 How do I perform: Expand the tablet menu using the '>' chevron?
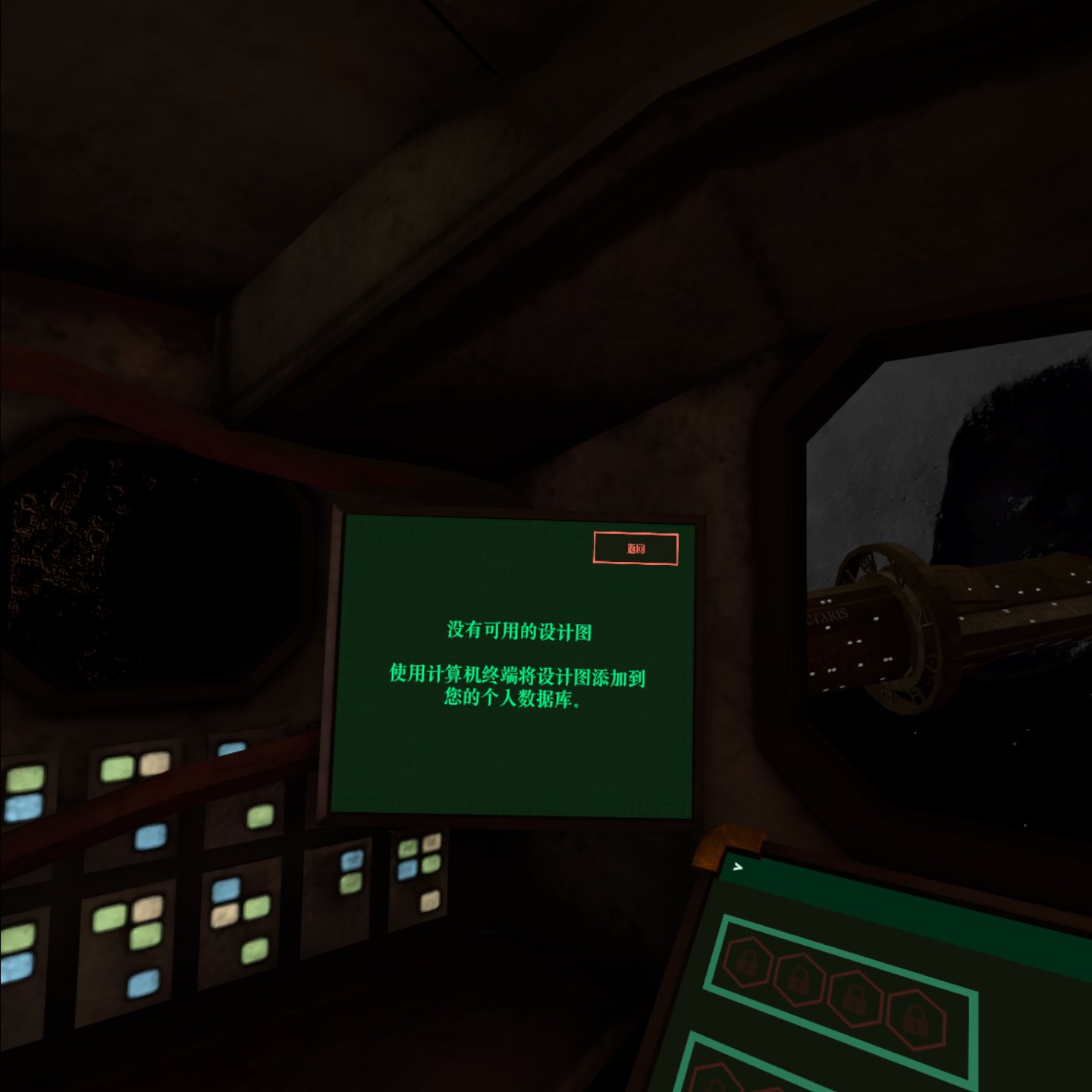pos(738,868)
